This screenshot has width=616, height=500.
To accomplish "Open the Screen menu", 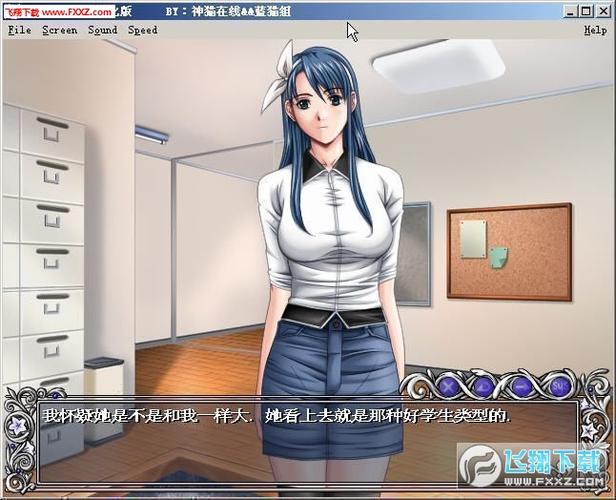I will click(59, 30).
